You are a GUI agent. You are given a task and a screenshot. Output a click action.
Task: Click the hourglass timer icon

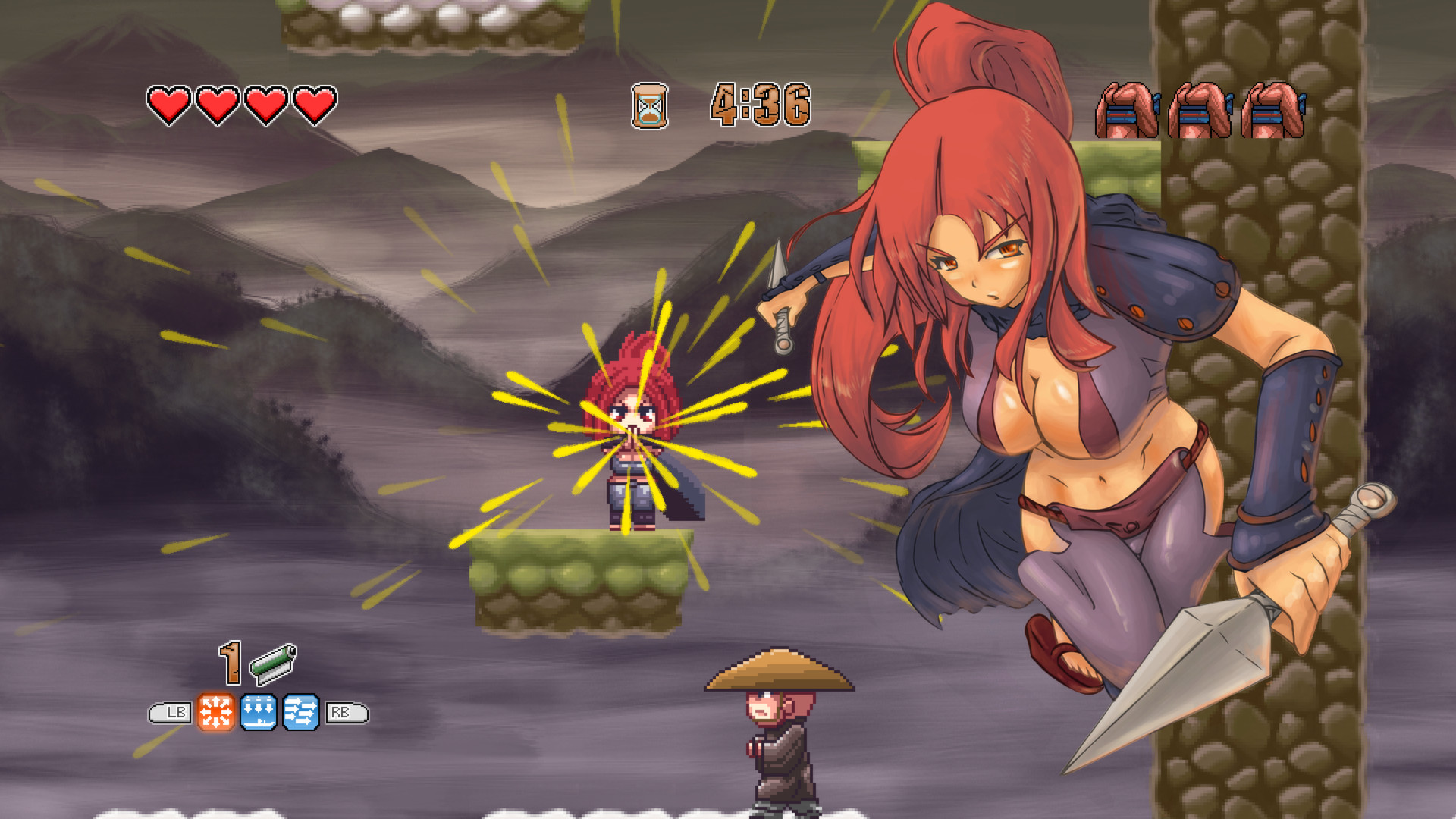648,105
